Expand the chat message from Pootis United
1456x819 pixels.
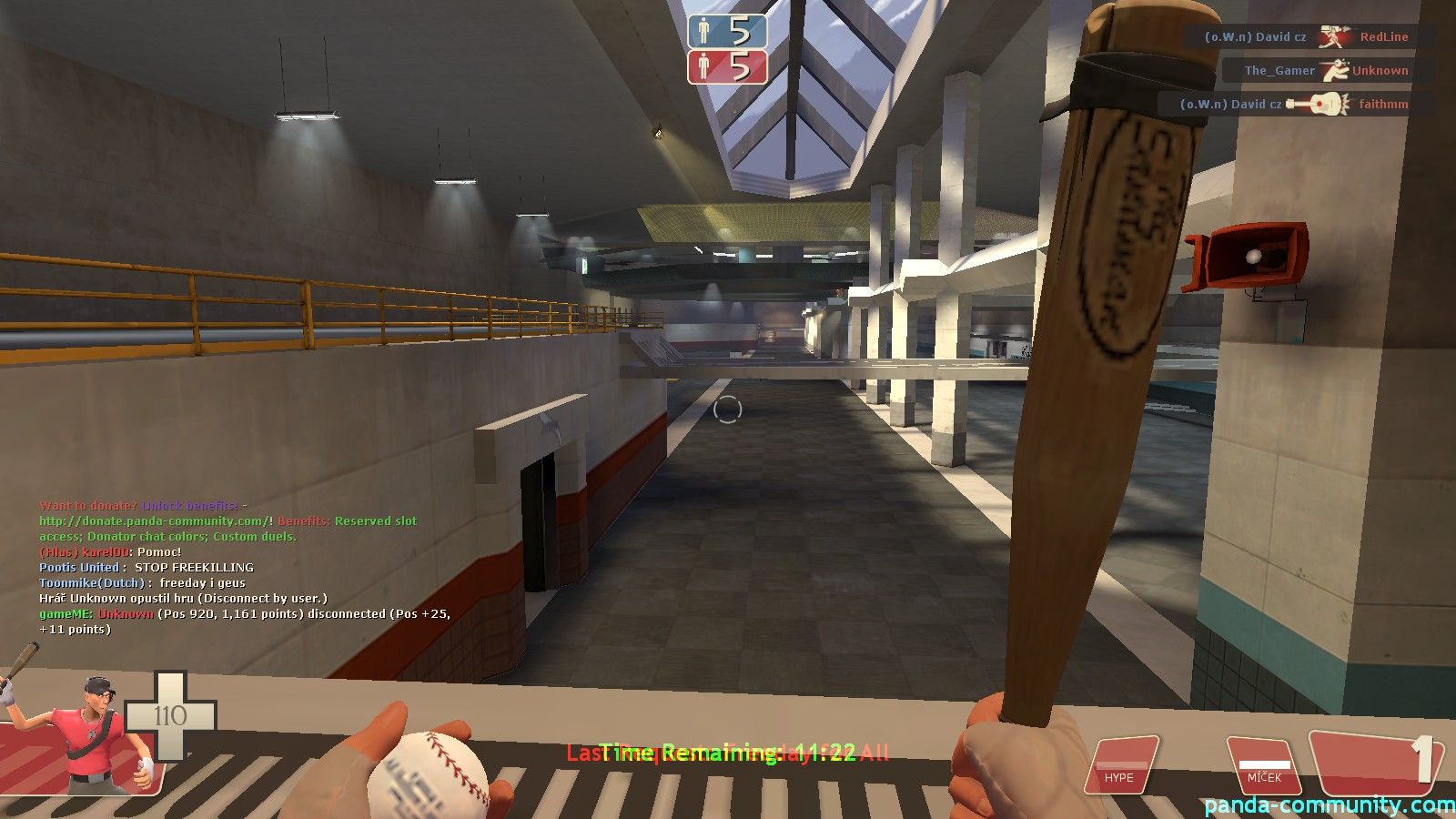[146, 566]
